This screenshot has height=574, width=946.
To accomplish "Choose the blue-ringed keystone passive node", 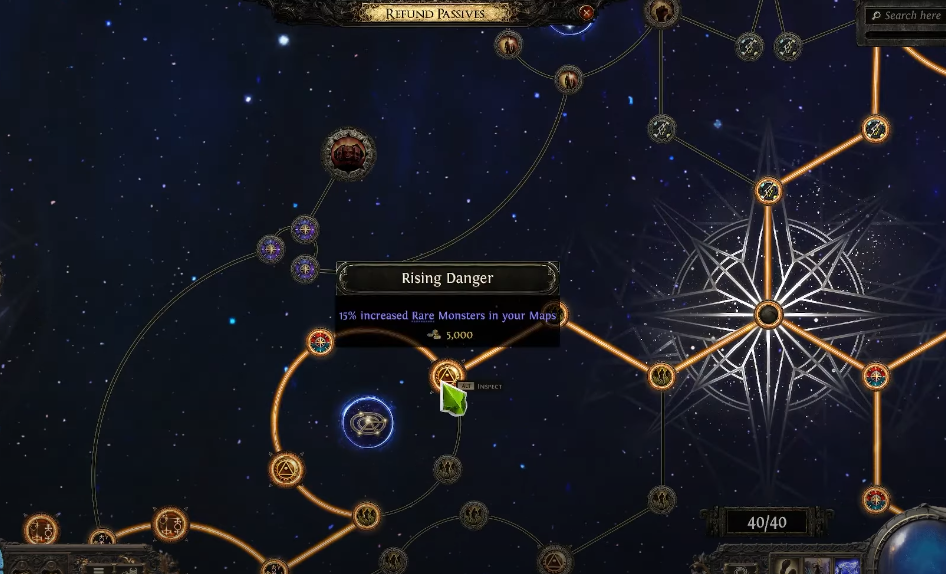I will point(367,422).
